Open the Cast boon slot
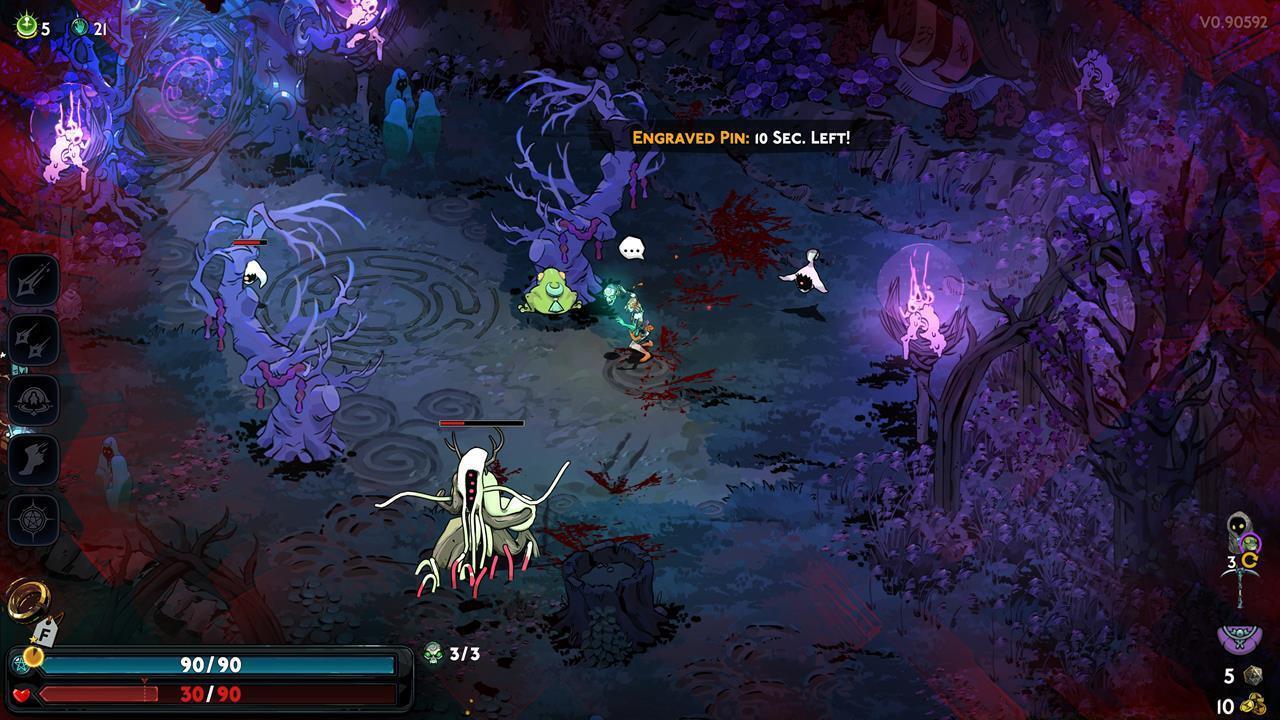The image size is (1280, 720). click(x=34, y=399)
